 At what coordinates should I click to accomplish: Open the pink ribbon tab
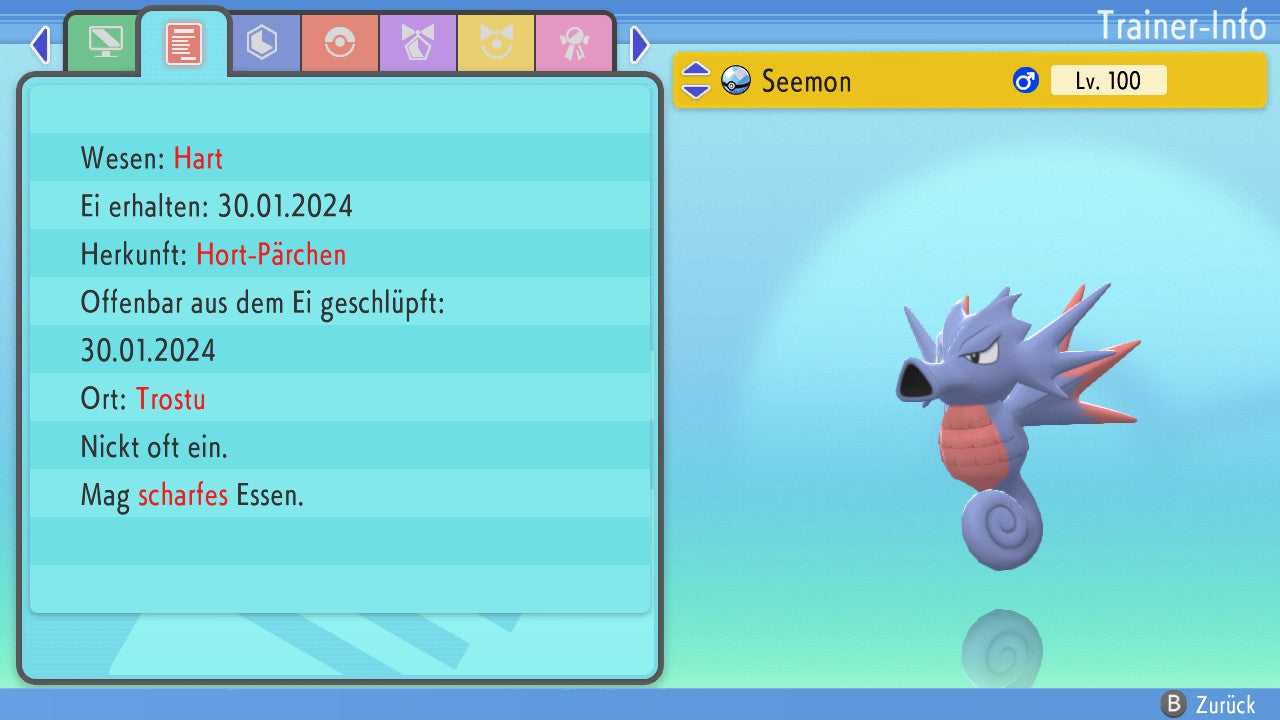(574, 43)
